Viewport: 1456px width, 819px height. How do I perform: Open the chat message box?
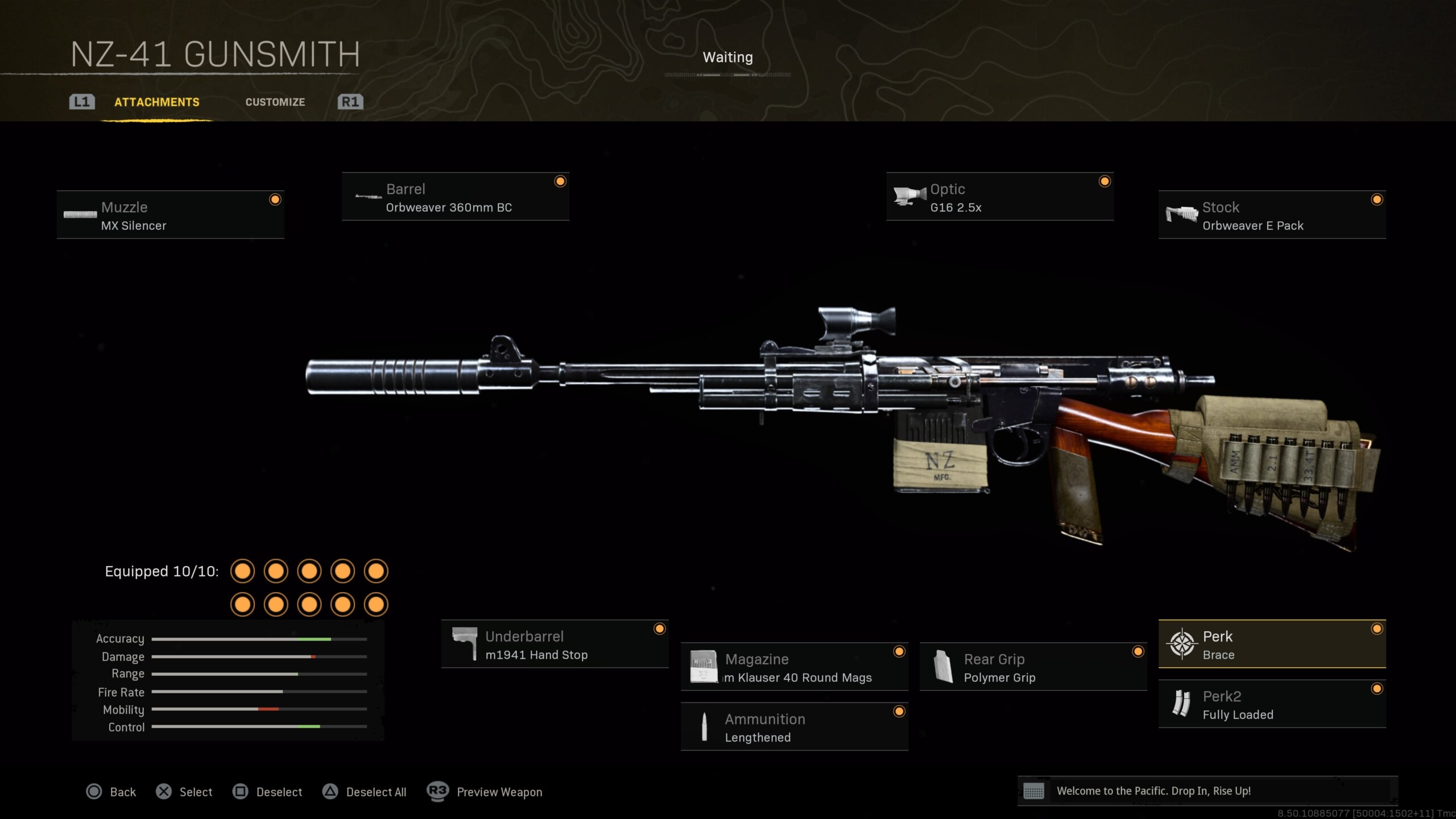click(1207, 791)
